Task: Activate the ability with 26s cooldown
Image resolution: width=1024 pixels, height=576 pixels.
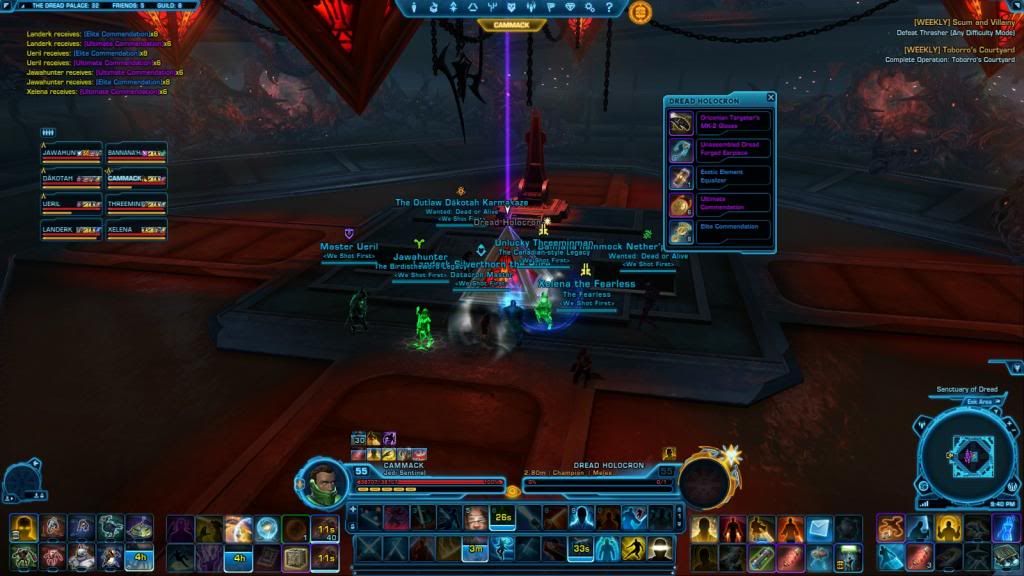Action: point(503,517)
